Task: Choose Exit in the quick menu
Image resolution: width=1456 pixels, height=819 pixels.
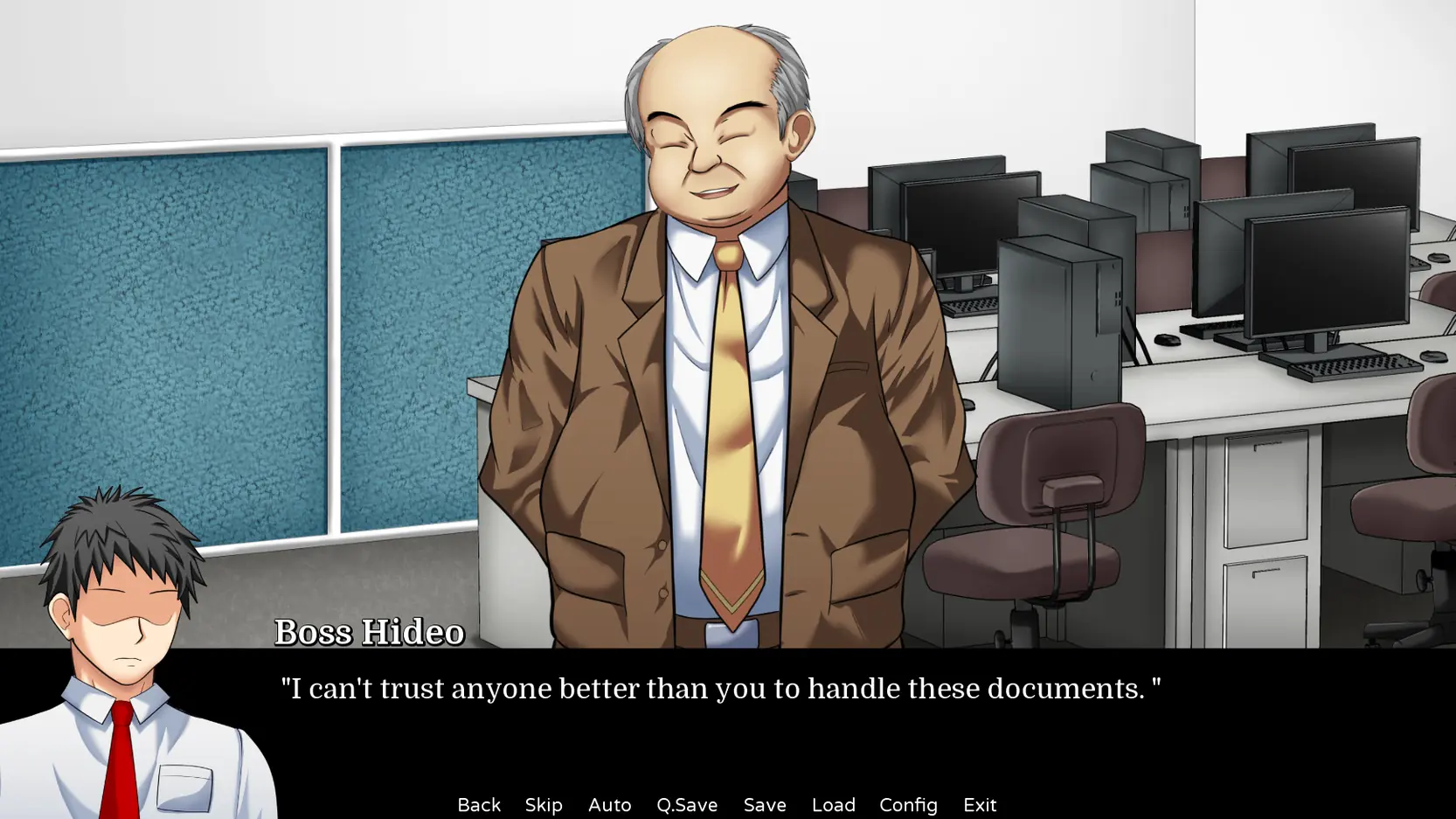Action: coord(980,804)
